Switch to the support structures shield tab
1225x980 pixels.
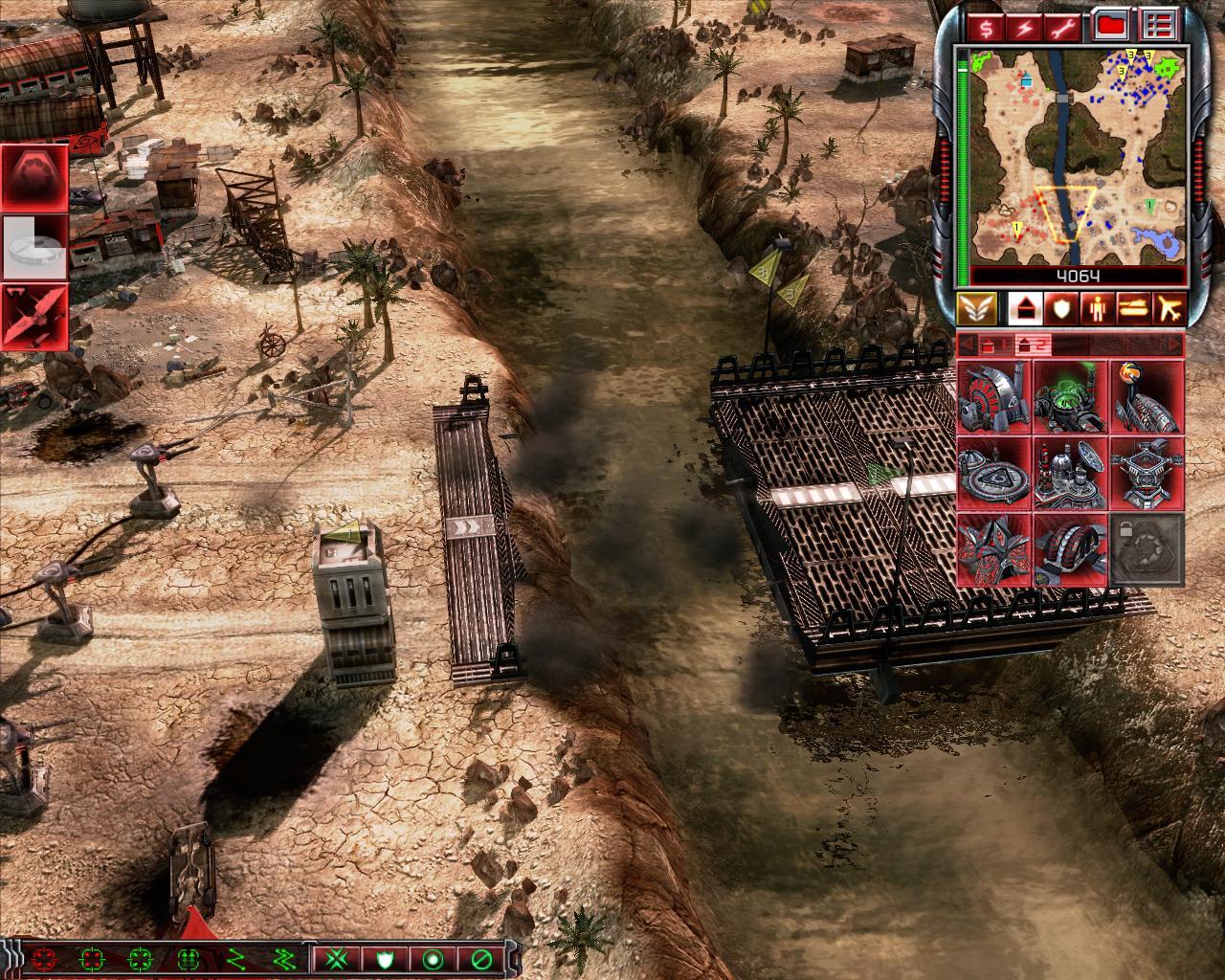(1059, 308)
